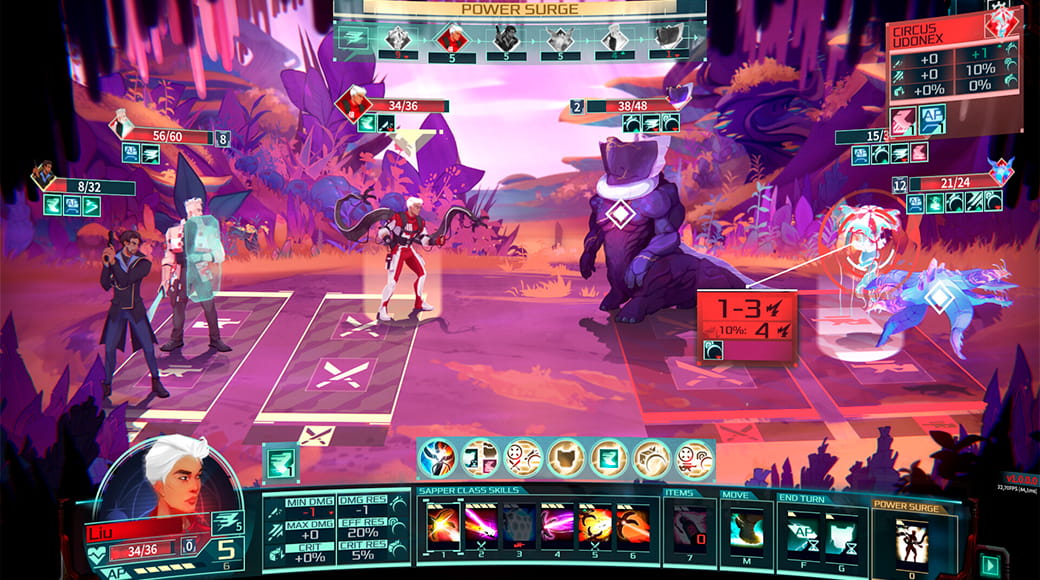Select the explosion skill in slot 5
The image size is (1040, 580).
coord(595,526)
